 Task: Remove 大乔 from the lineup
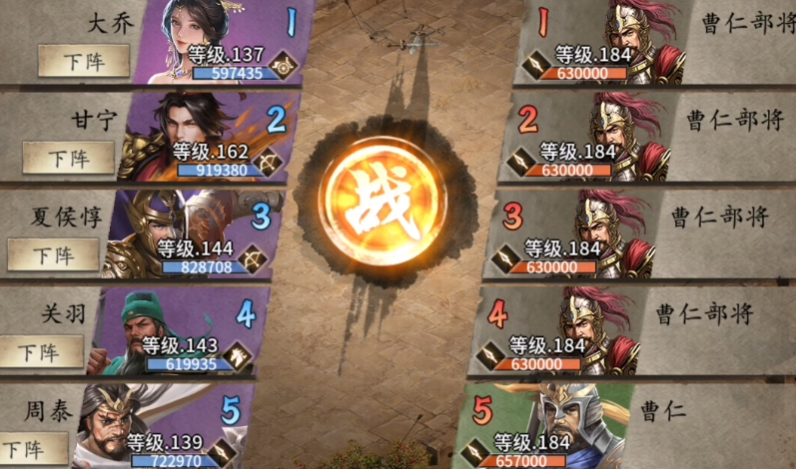click(x=84, y=61)
